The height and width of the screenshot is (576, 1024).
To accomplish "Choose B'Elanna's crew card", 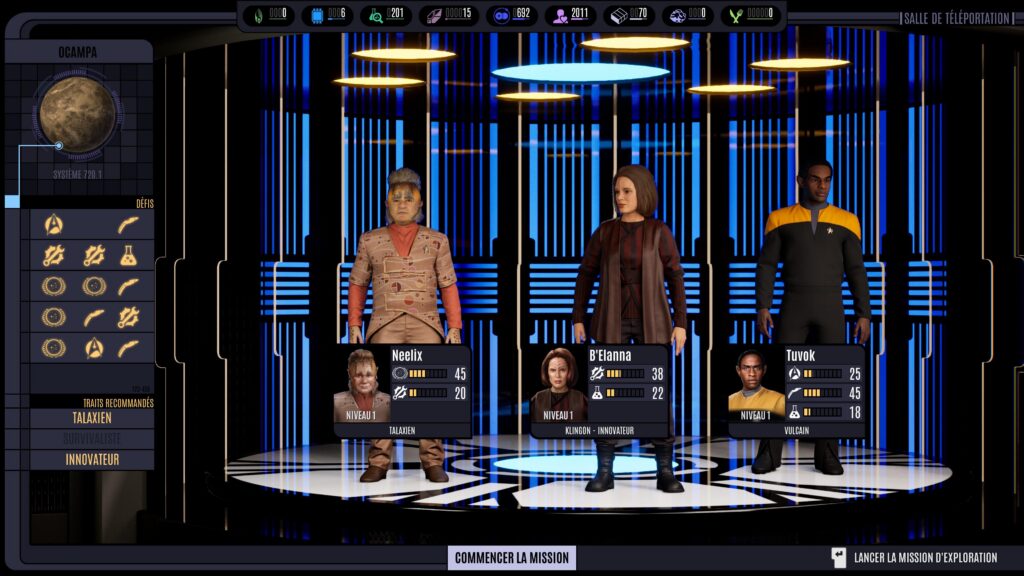I will coord(600,391).
